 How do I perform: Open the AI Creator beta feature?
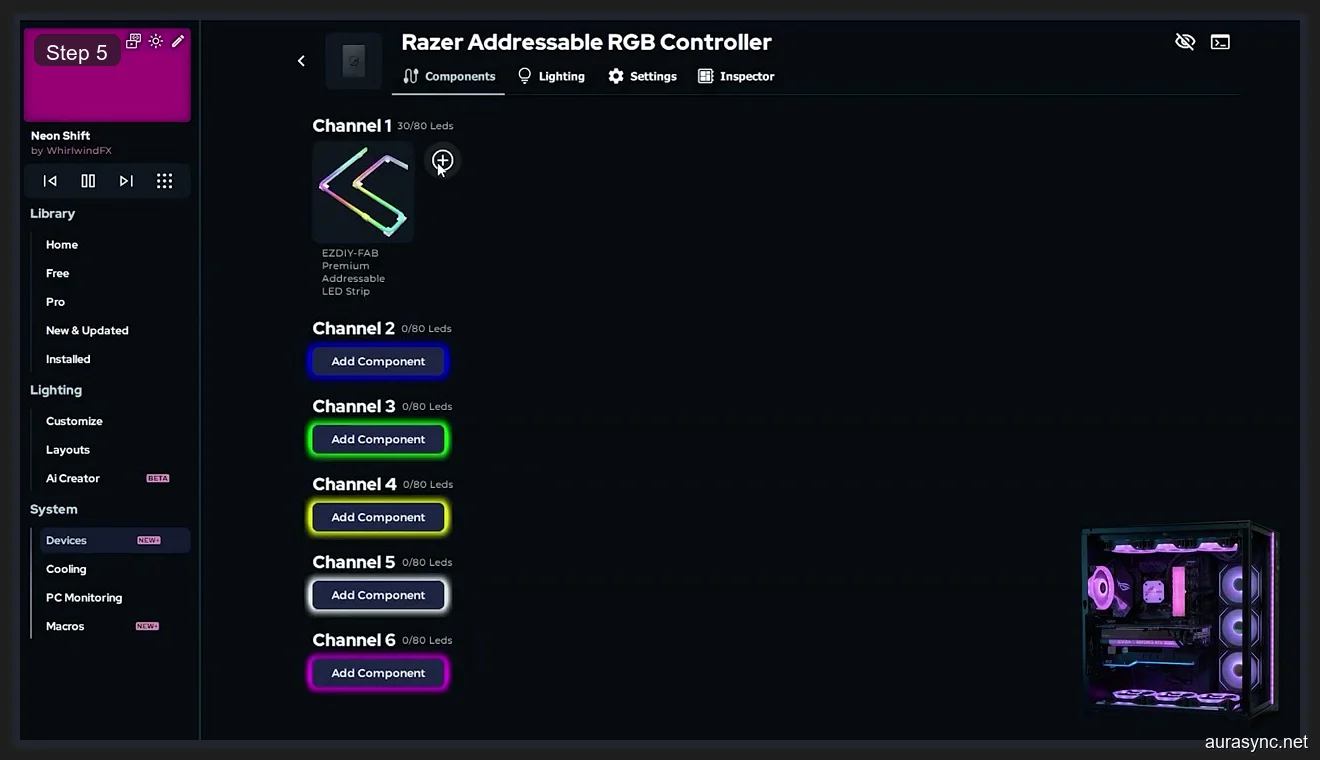(x=72, y=478)
